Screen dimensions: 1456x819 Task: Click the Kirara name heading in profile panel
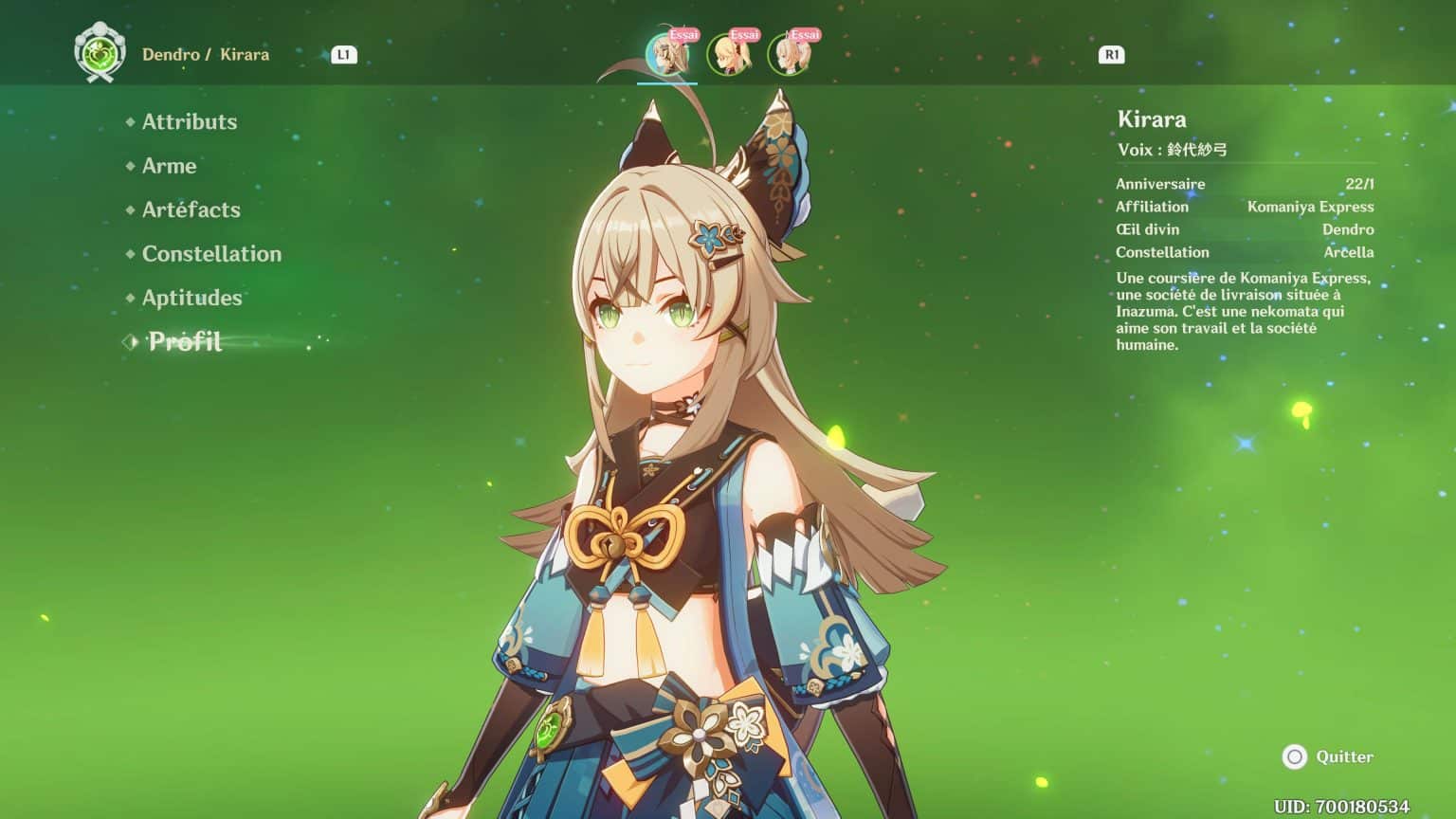click(1152, 119)
